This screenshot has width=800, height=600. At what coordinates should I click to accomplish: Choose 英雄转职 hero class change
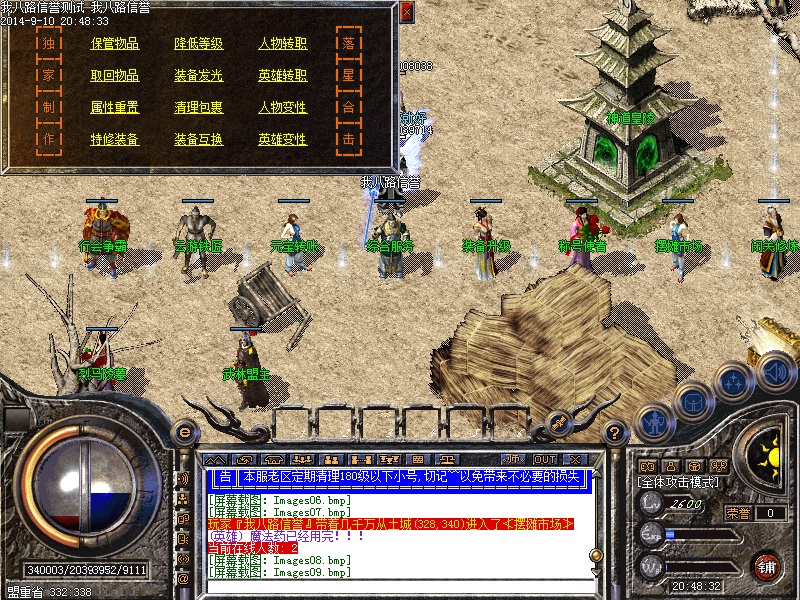[283, 76]
